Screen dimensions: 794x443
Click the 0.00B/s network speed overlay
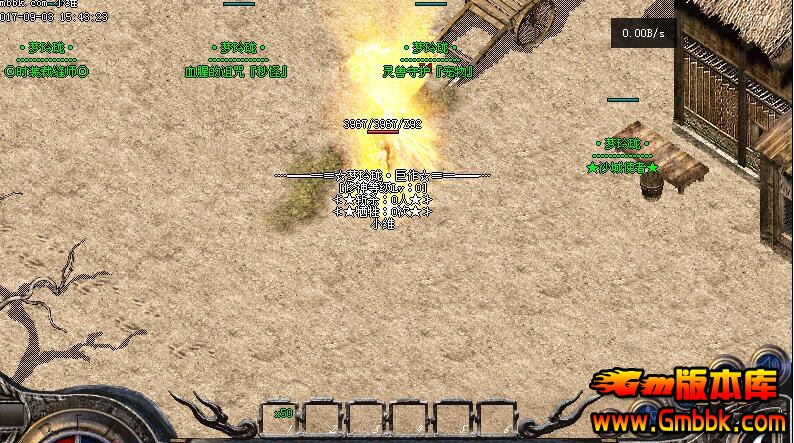(x=642, y=33)
